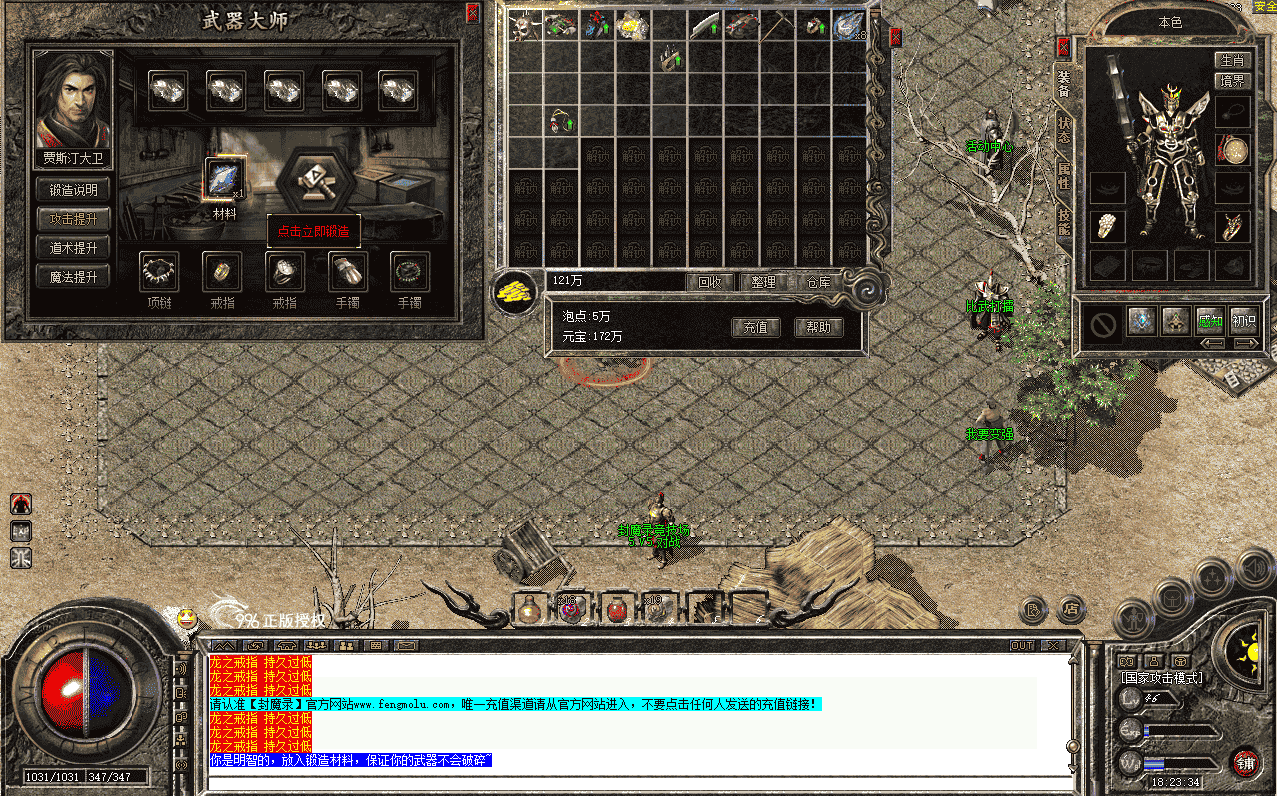Close the 武器大师 weapon master window

473,13
